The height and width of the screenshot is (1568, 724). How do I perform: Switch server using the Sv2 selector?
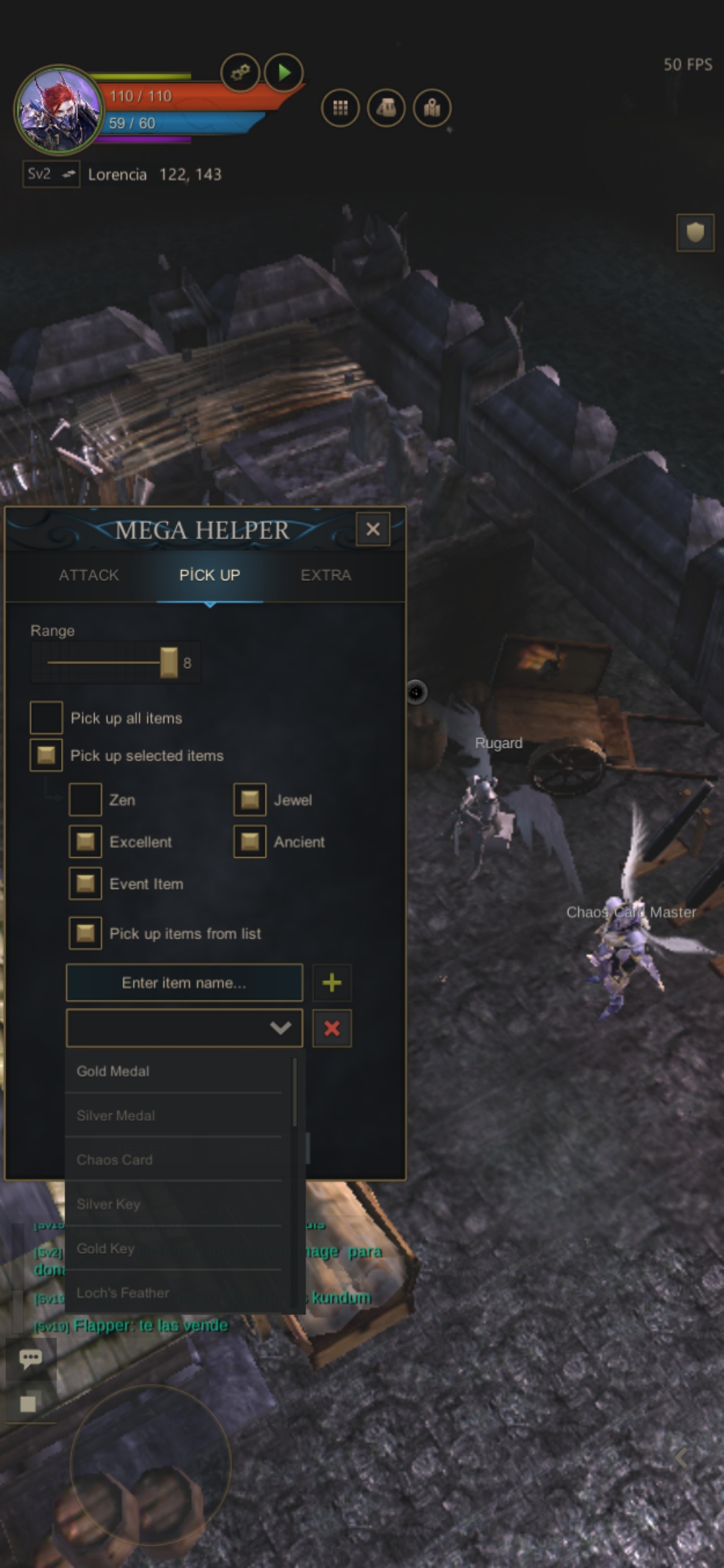coord(51,174)
